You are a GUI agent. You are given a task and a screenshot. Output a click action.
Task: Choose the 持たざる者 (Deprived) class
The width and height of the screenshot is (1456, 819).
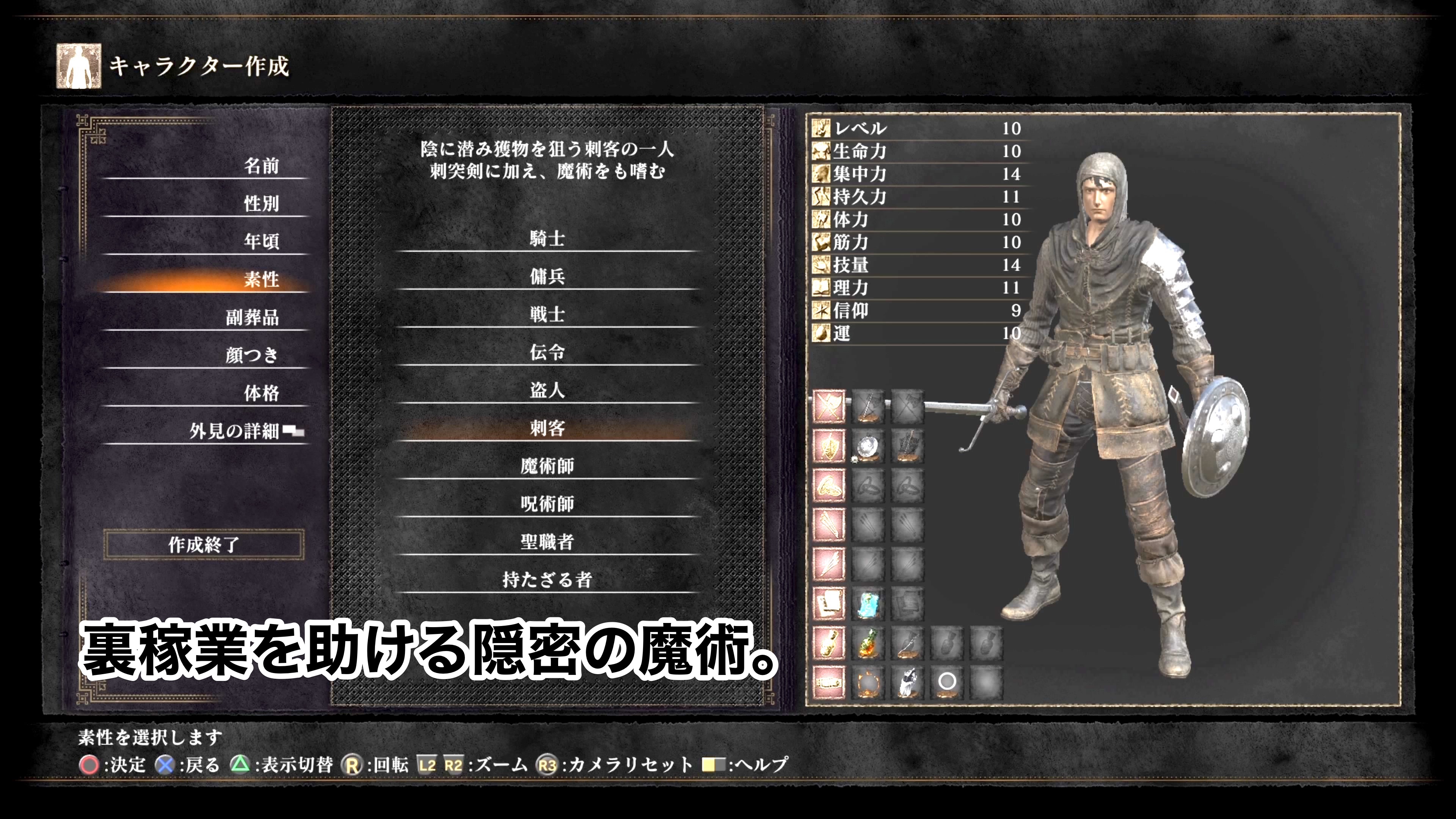(x=546, y=579)
